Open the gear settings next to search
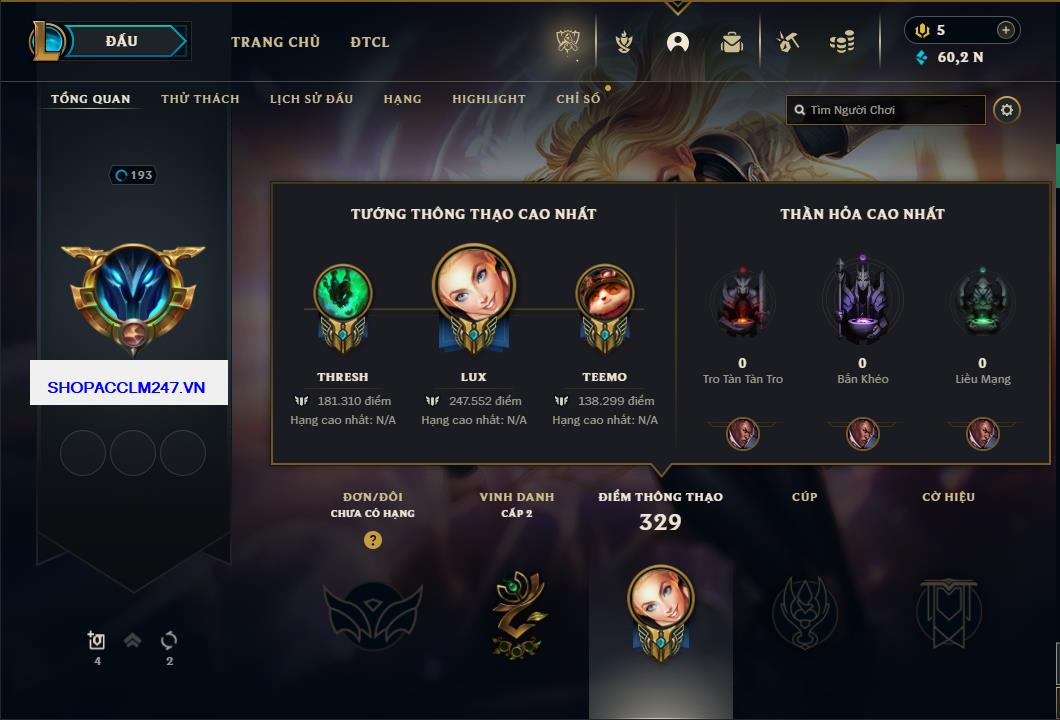The width and height of the screenshot is (1060, 720). point(1007,110)
